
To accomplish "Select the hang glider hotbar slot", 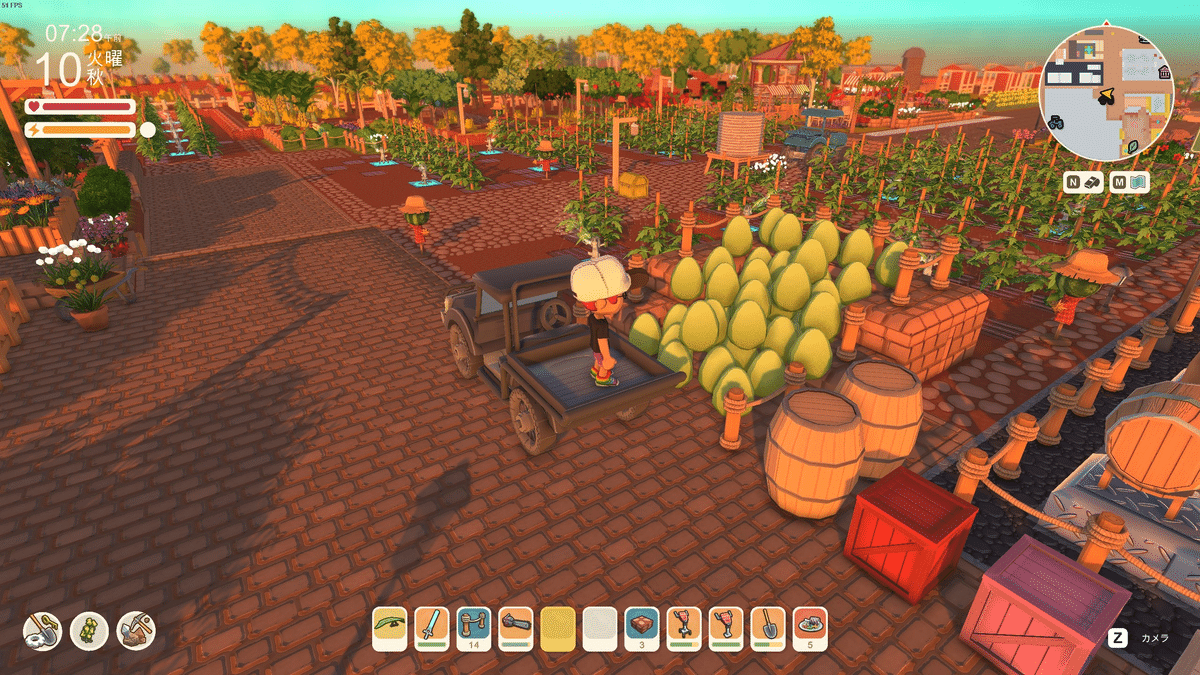I will (390, 629).
